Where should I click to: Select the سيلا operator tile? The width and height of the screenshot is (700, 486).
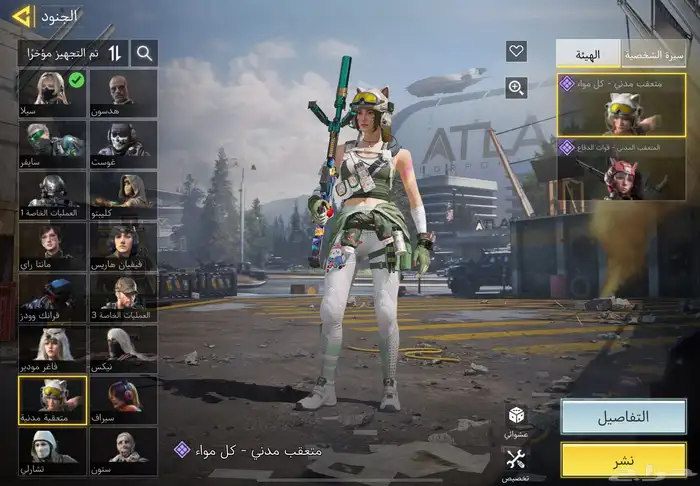click(x=52, y=93)
